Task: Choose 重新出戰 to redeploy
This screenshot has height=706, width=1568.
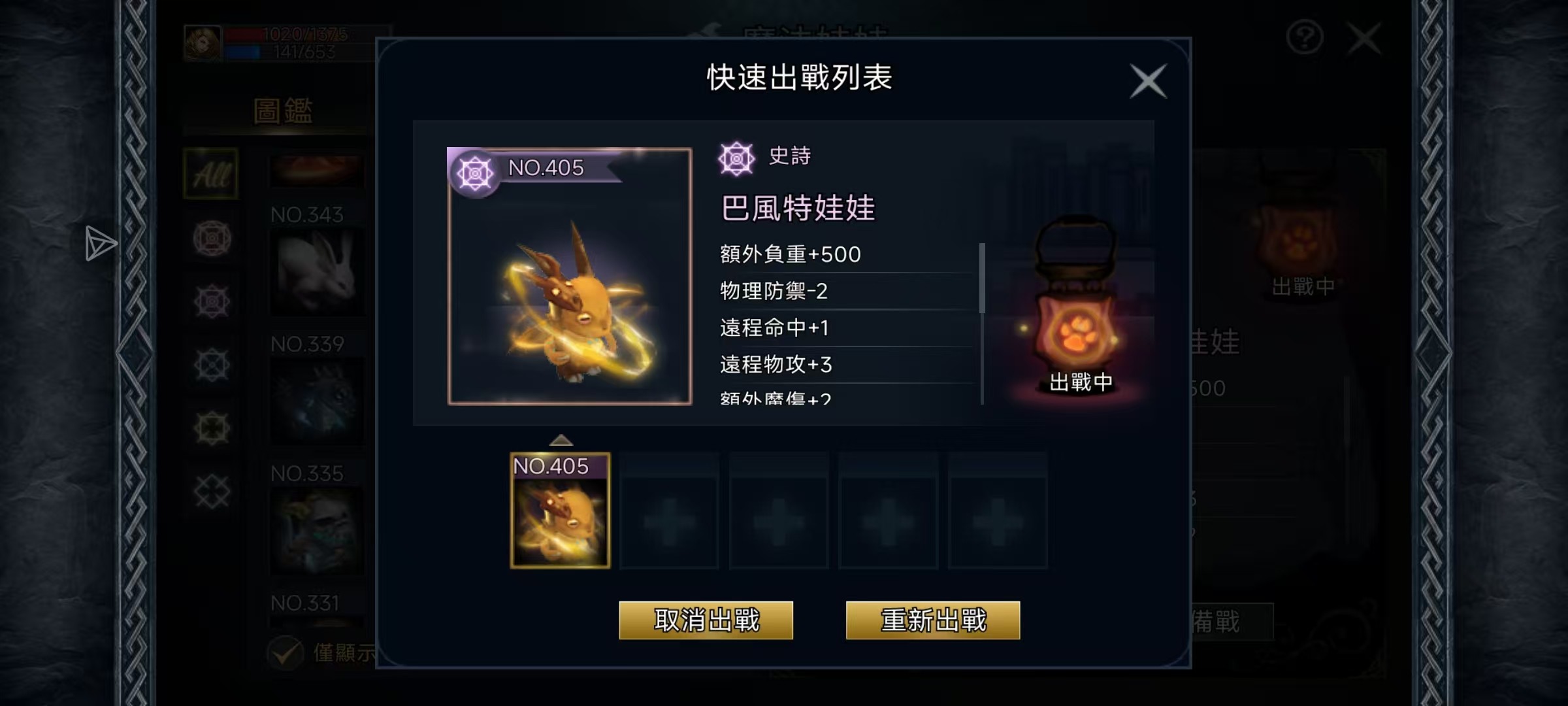Action: coord(932,620)
